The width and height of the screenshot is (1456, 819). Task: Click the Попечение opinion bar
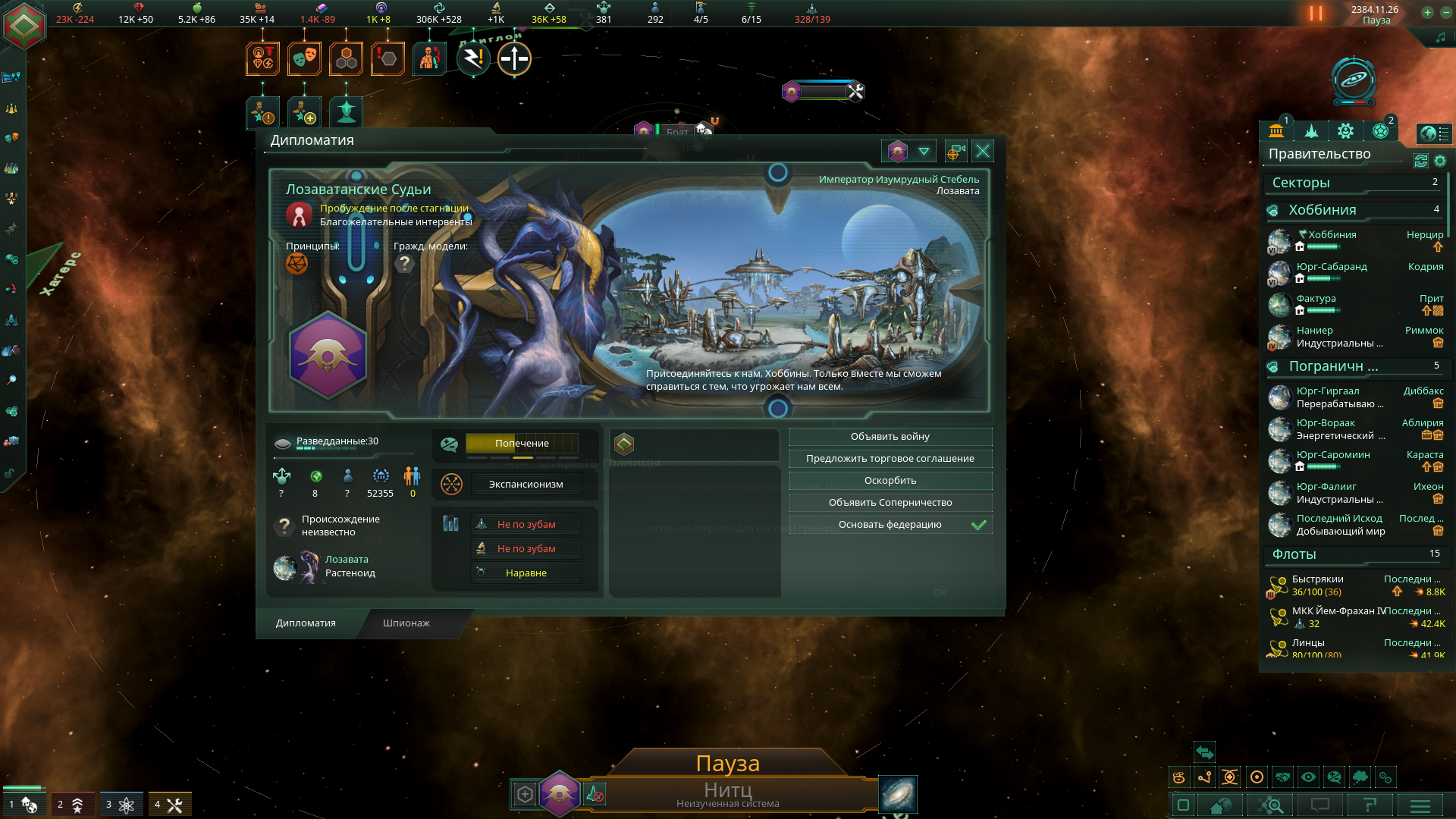522,444
